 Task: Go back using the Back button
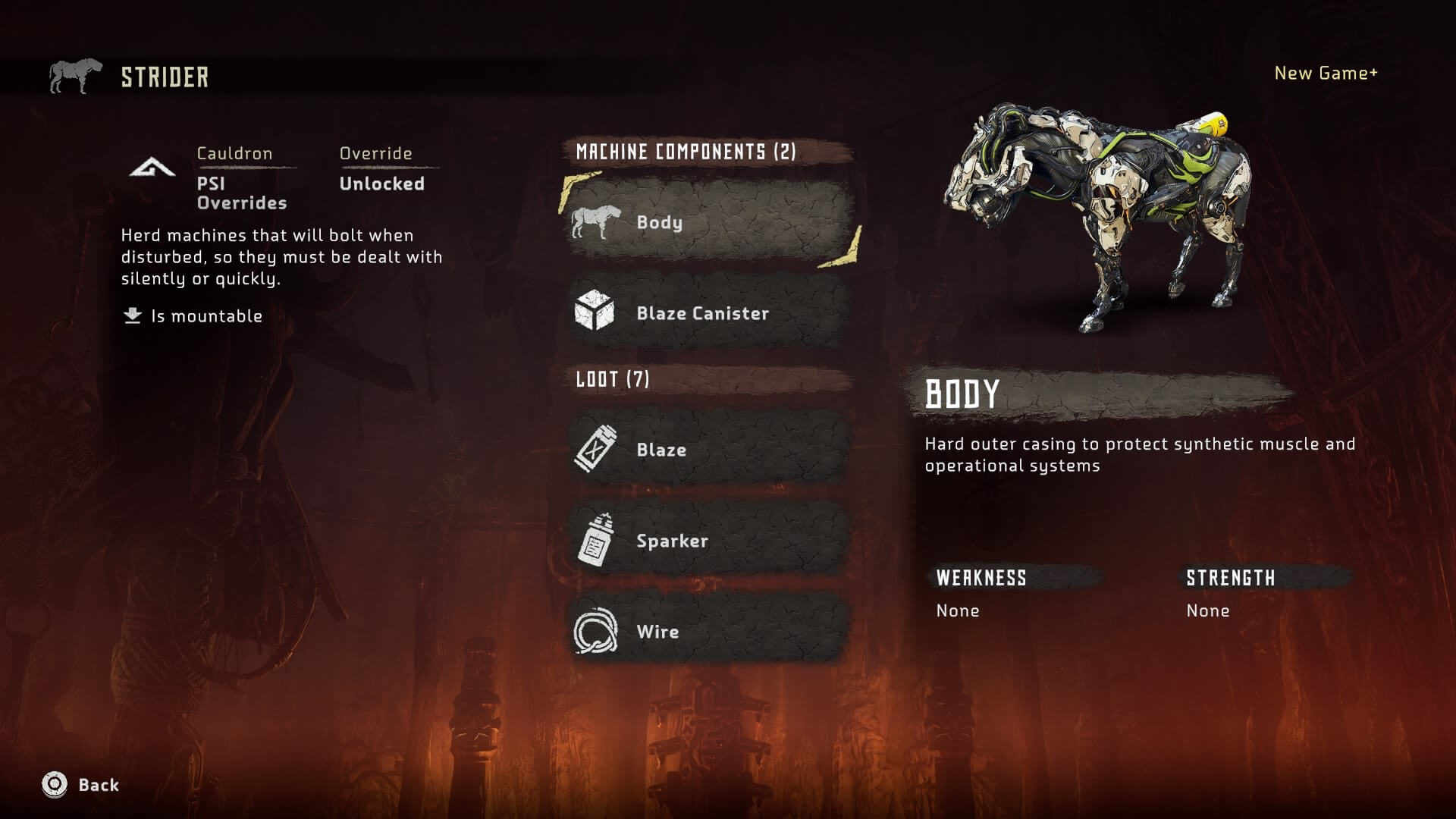pyautogui.click(x=81, y=785)
